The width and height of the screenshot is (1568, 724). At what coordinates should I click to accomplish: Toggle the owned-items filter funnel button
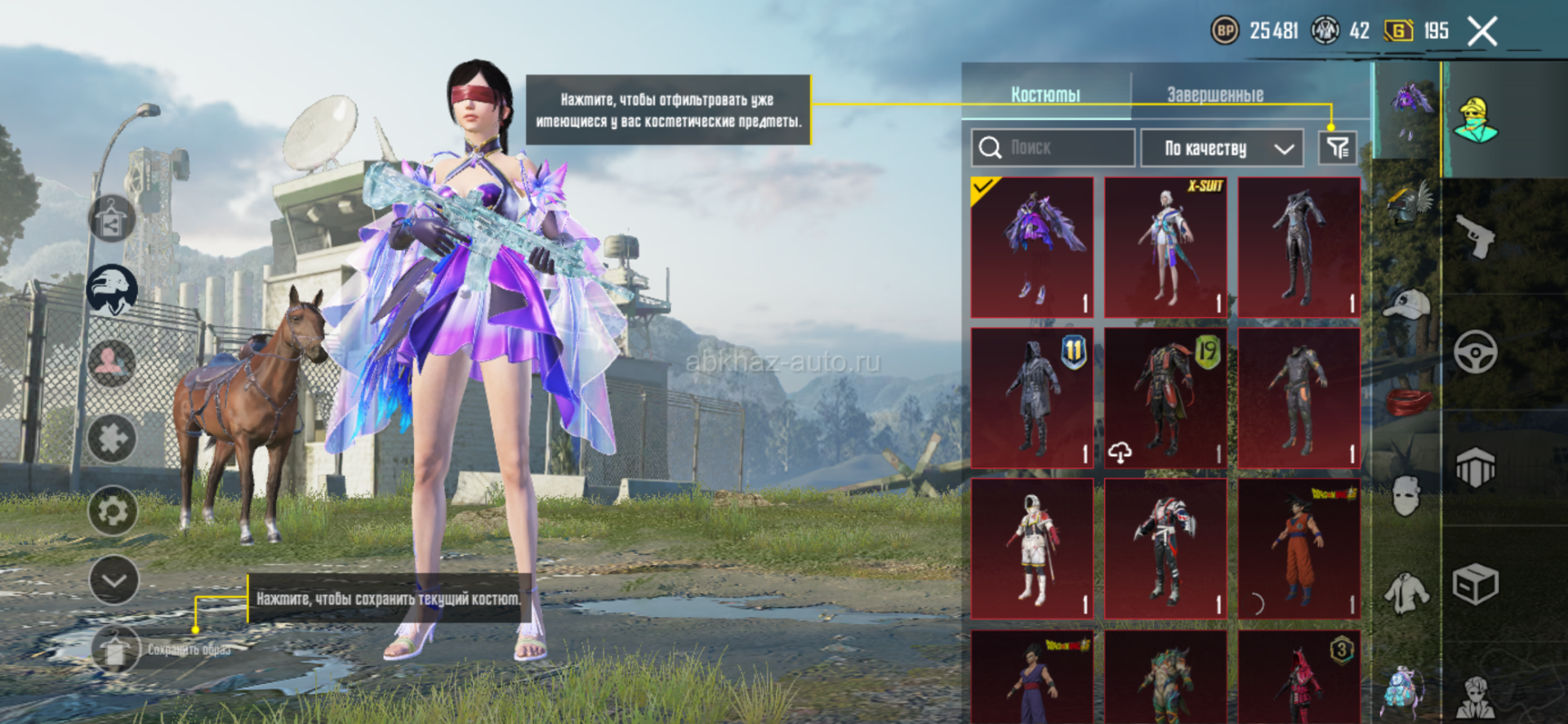pyautogui.click(x=1338, y=148)
